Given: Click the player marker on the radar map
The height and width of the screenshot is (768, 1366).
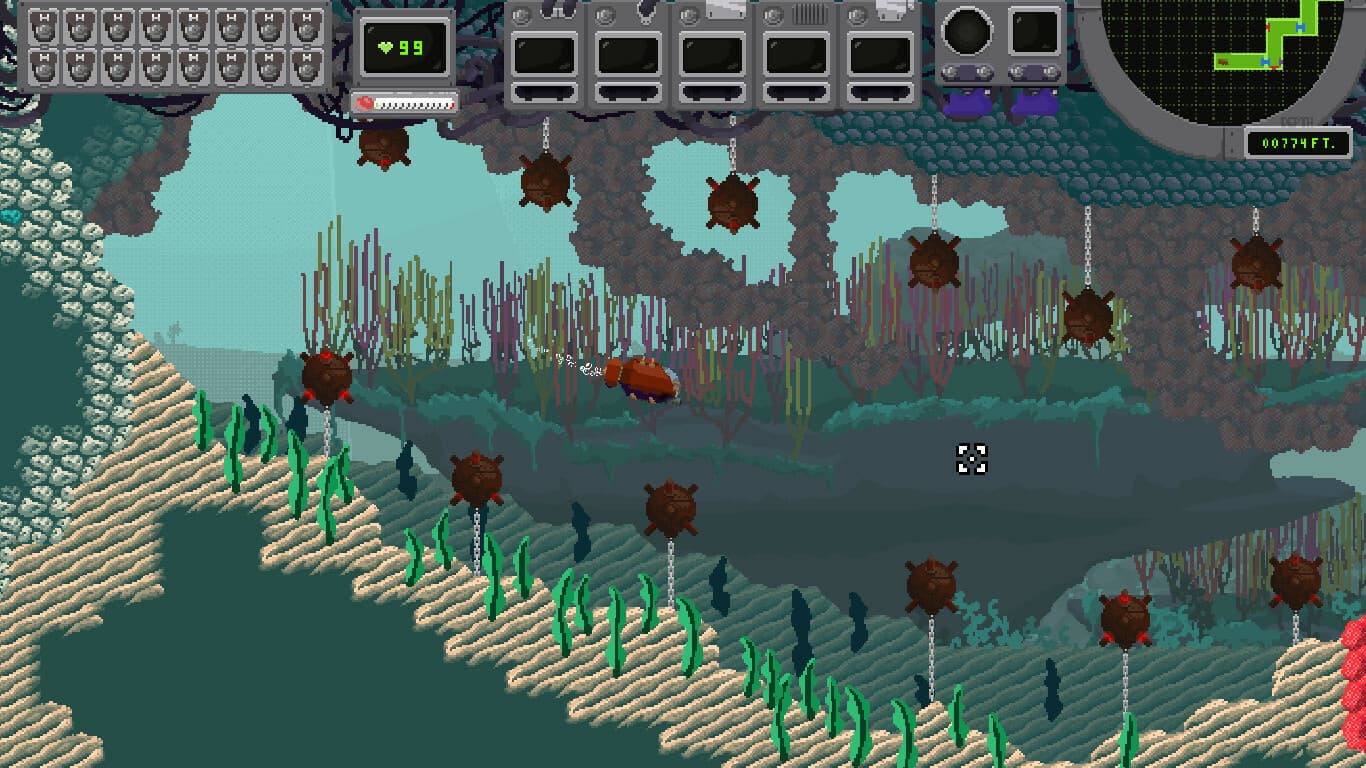Looking at the screenshot, I should pyautogui.click(x=1221, y=61).
